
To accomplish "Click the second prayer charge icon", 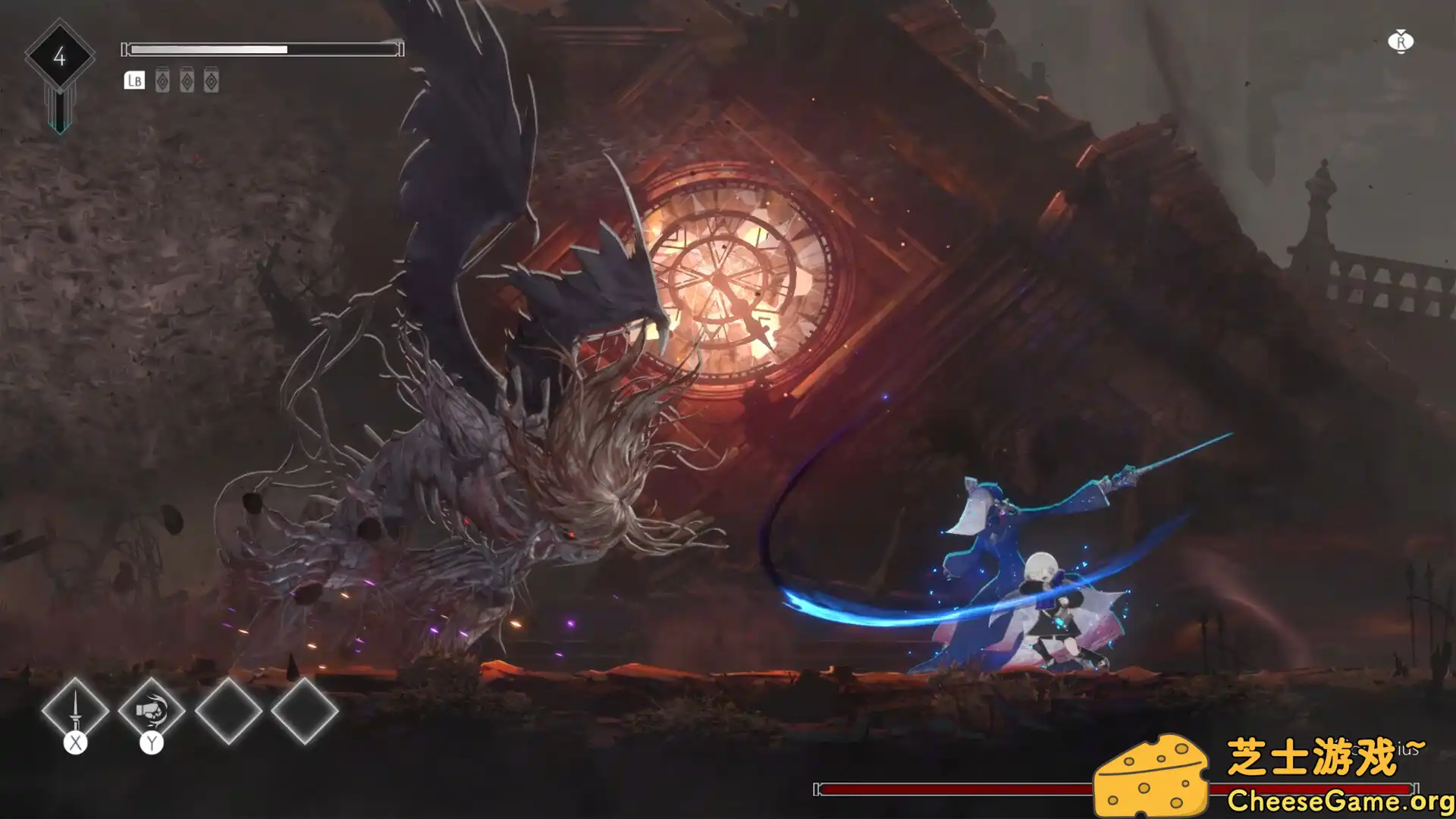I will tap(185, 80).
